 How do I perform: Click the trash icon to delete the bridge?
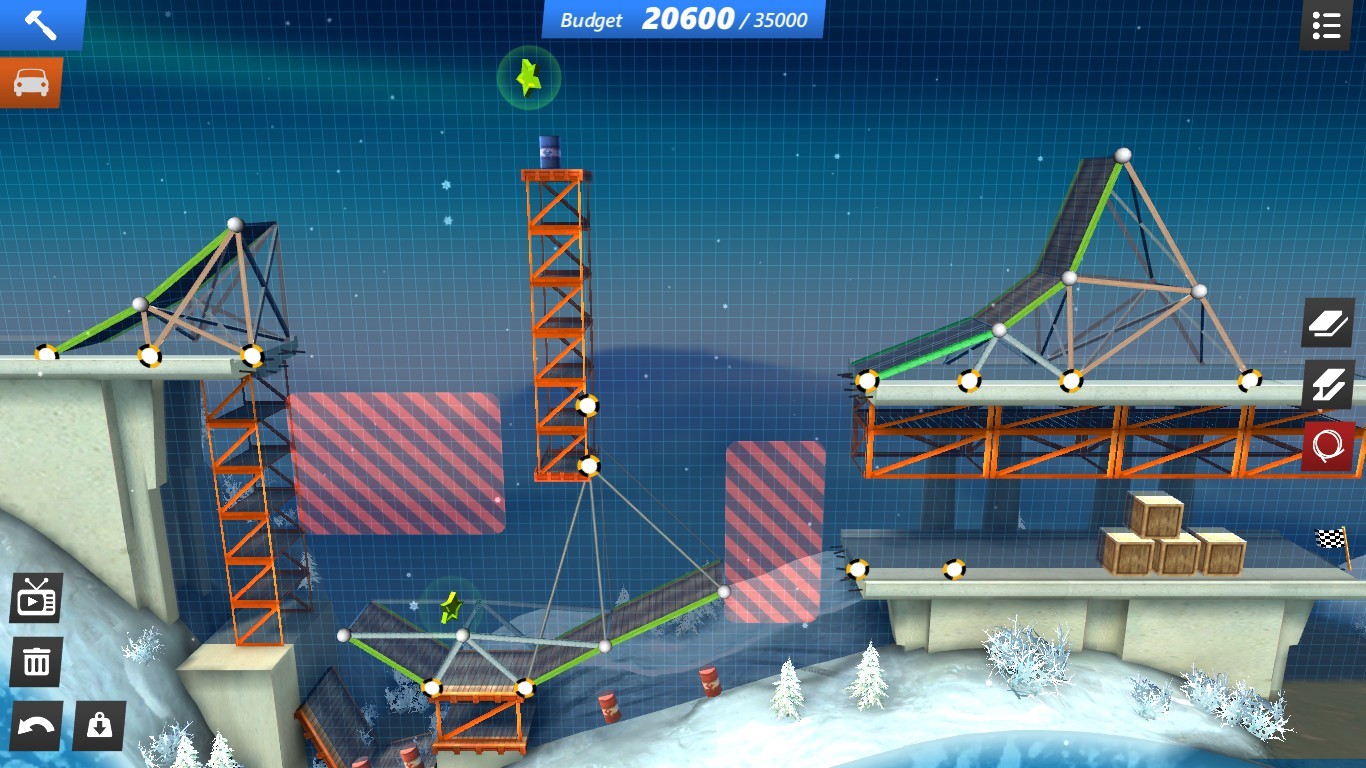point(36,661)
